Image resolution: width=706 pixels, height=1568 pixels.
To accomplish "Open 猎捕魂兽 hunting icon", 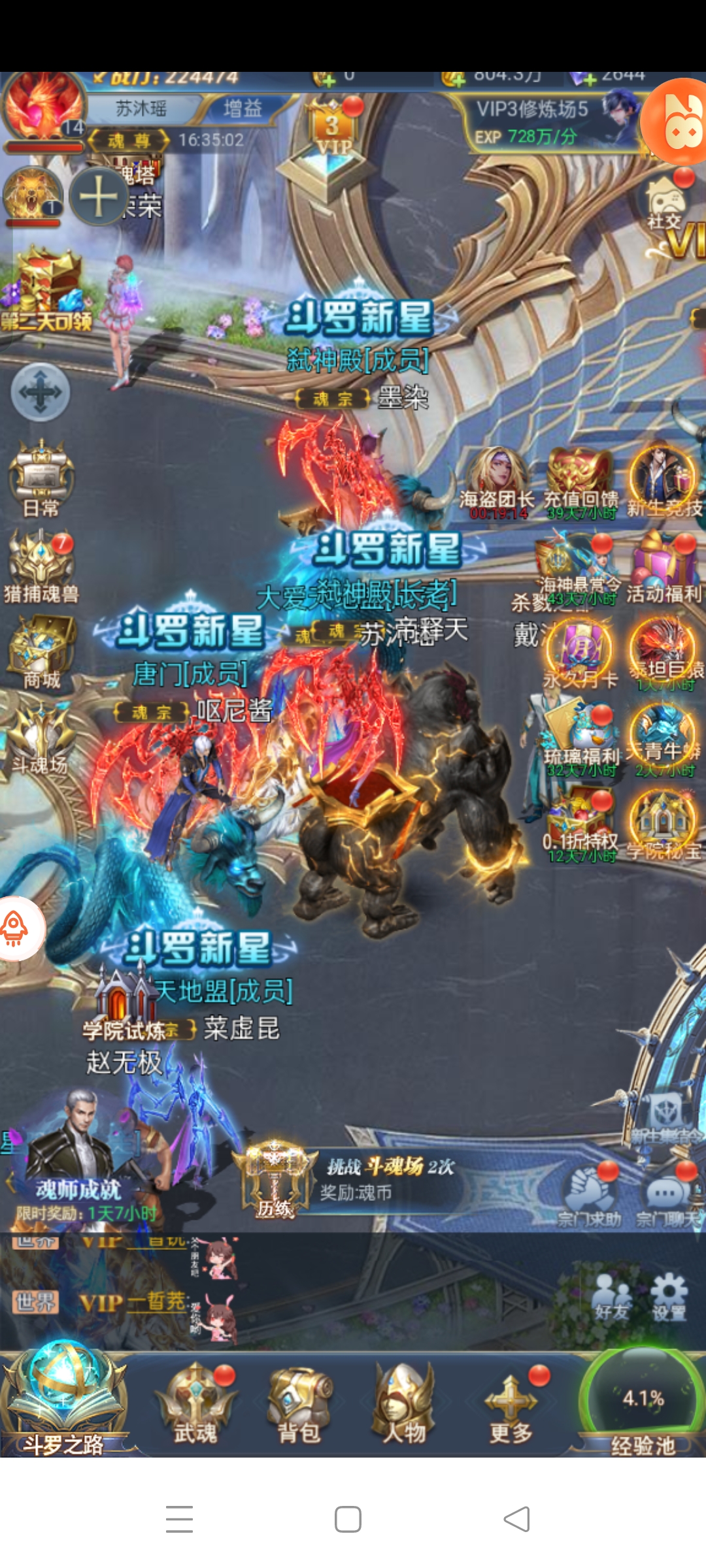I will [x=41, y=565].
